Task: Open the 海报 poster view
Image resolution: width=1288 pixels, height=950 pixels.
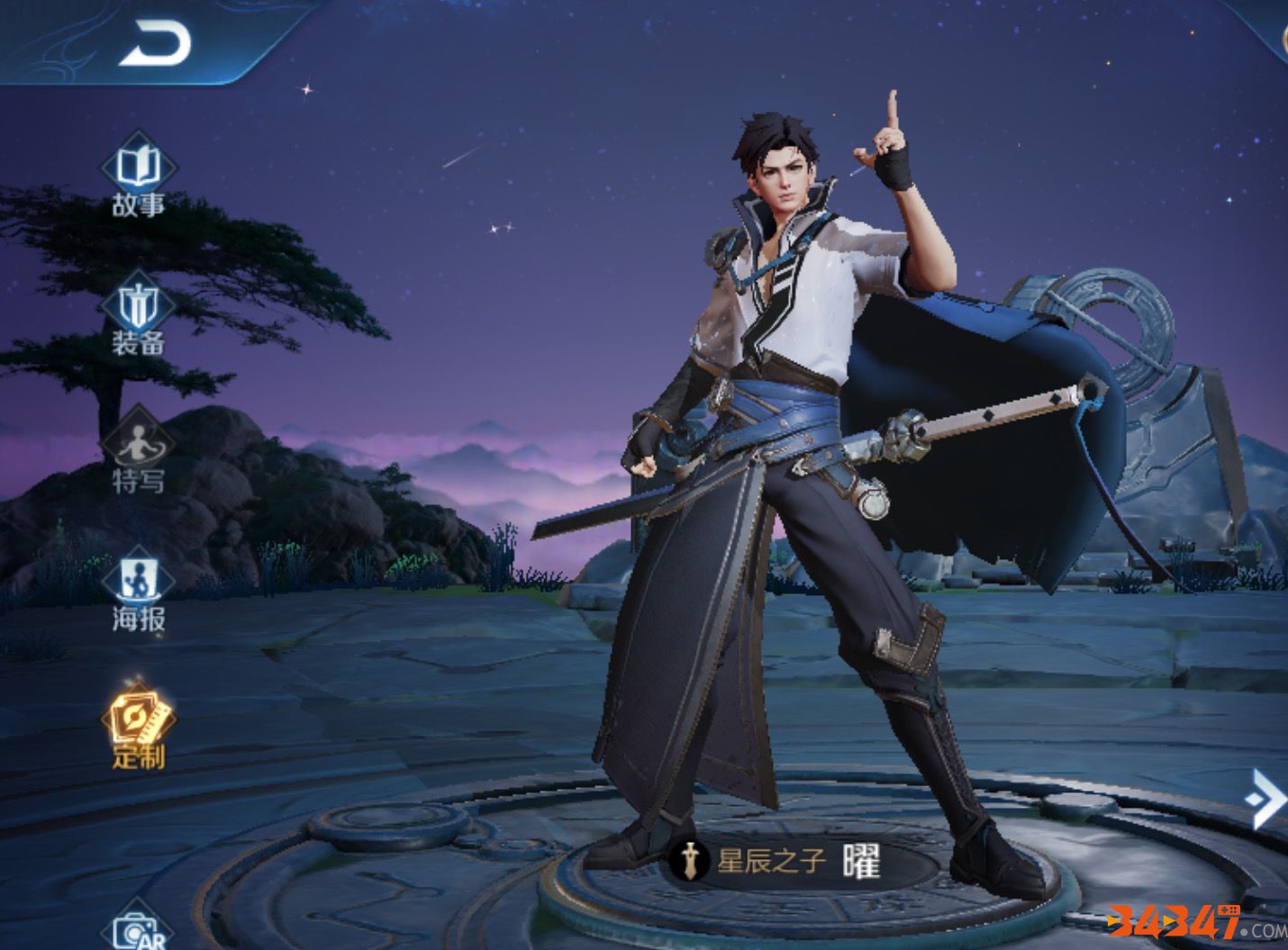Action: pyautogui.click(x=138, y=591)
